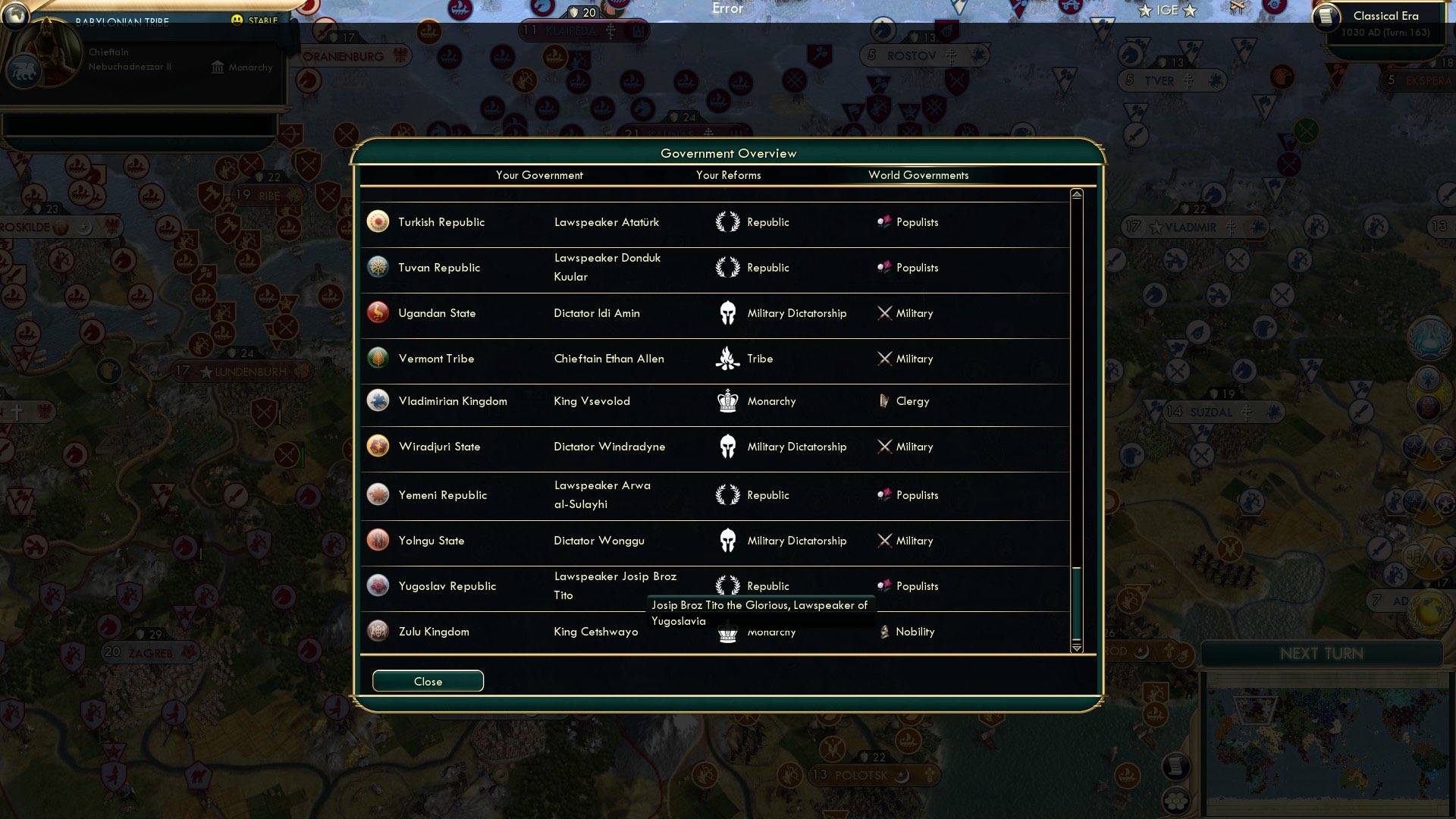Switch to the World Governments column header

(x=918, y=175)
